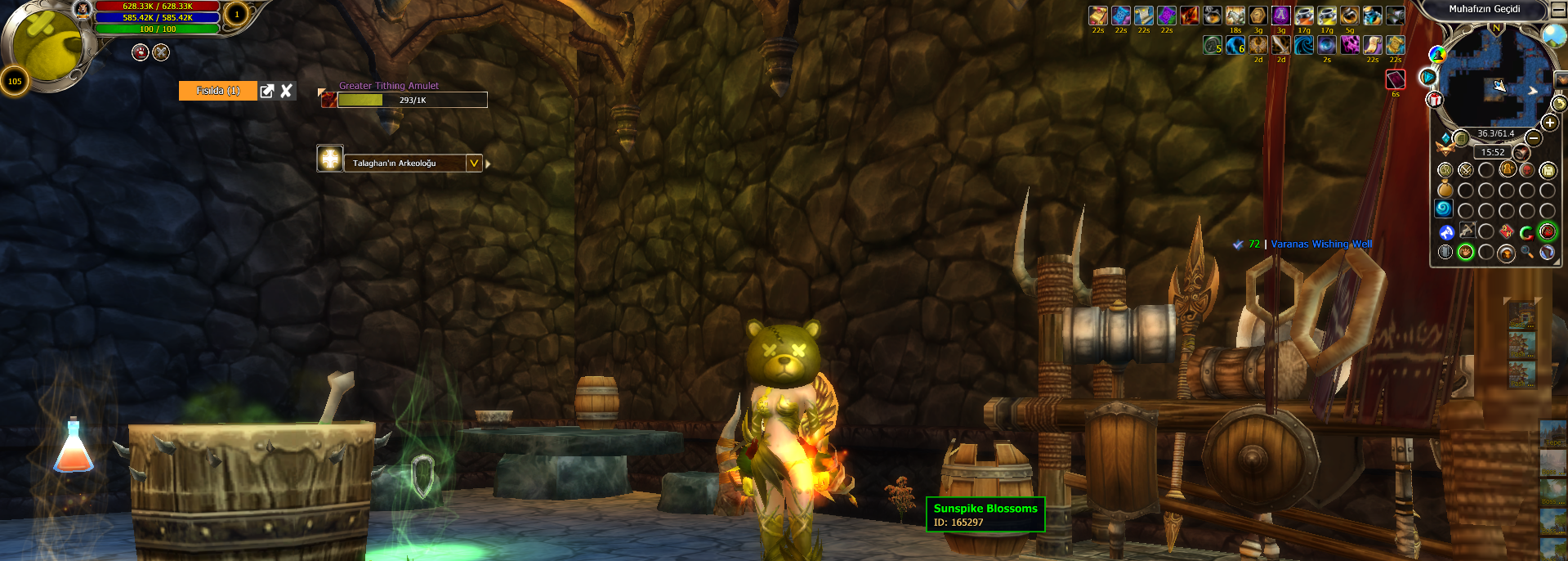
Task: Click the Greater Tithing Amulet icon
Action: pyautogui.click(x=328, y=100)
